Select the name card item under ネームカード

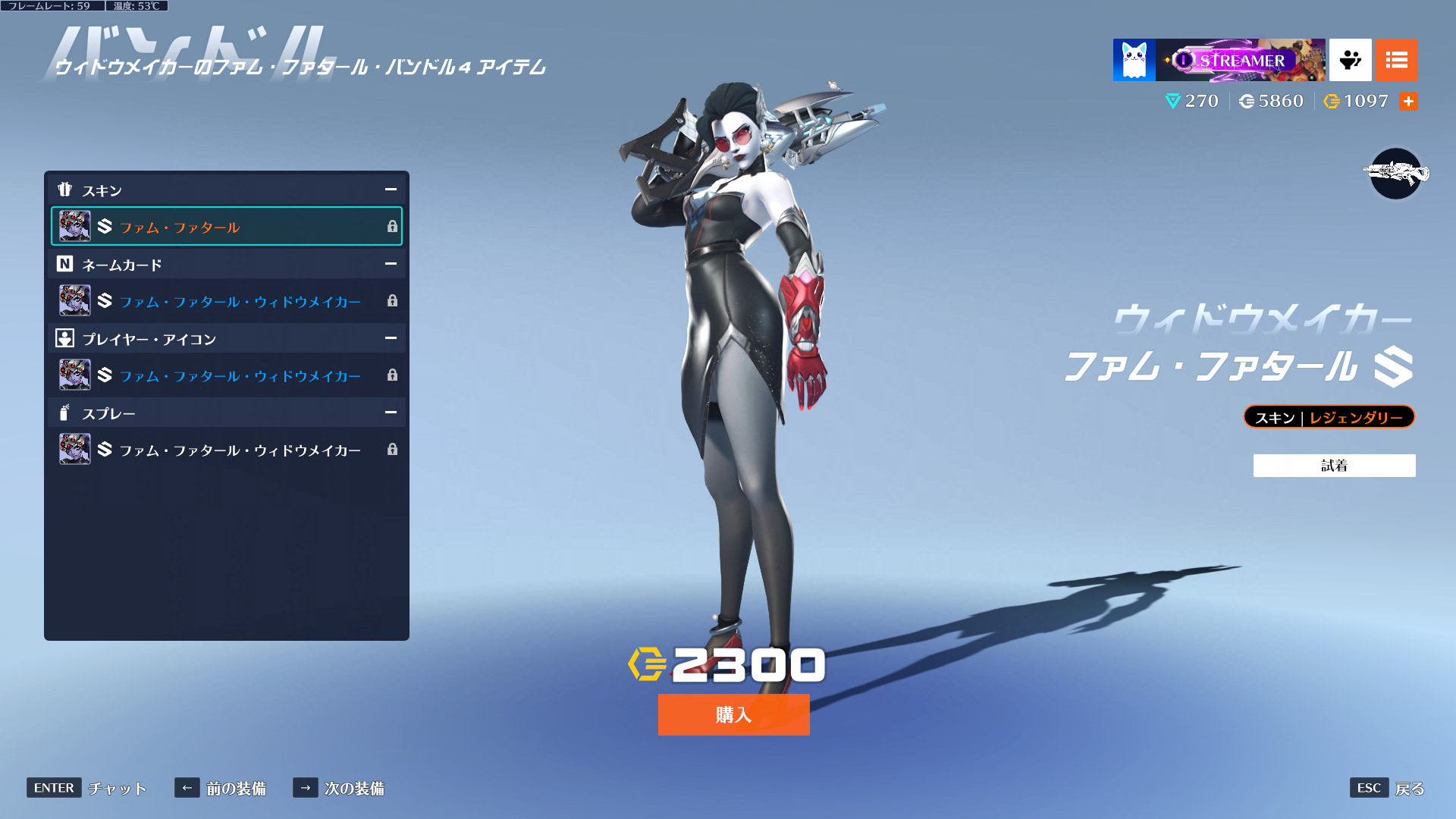(x=226, y=301)
